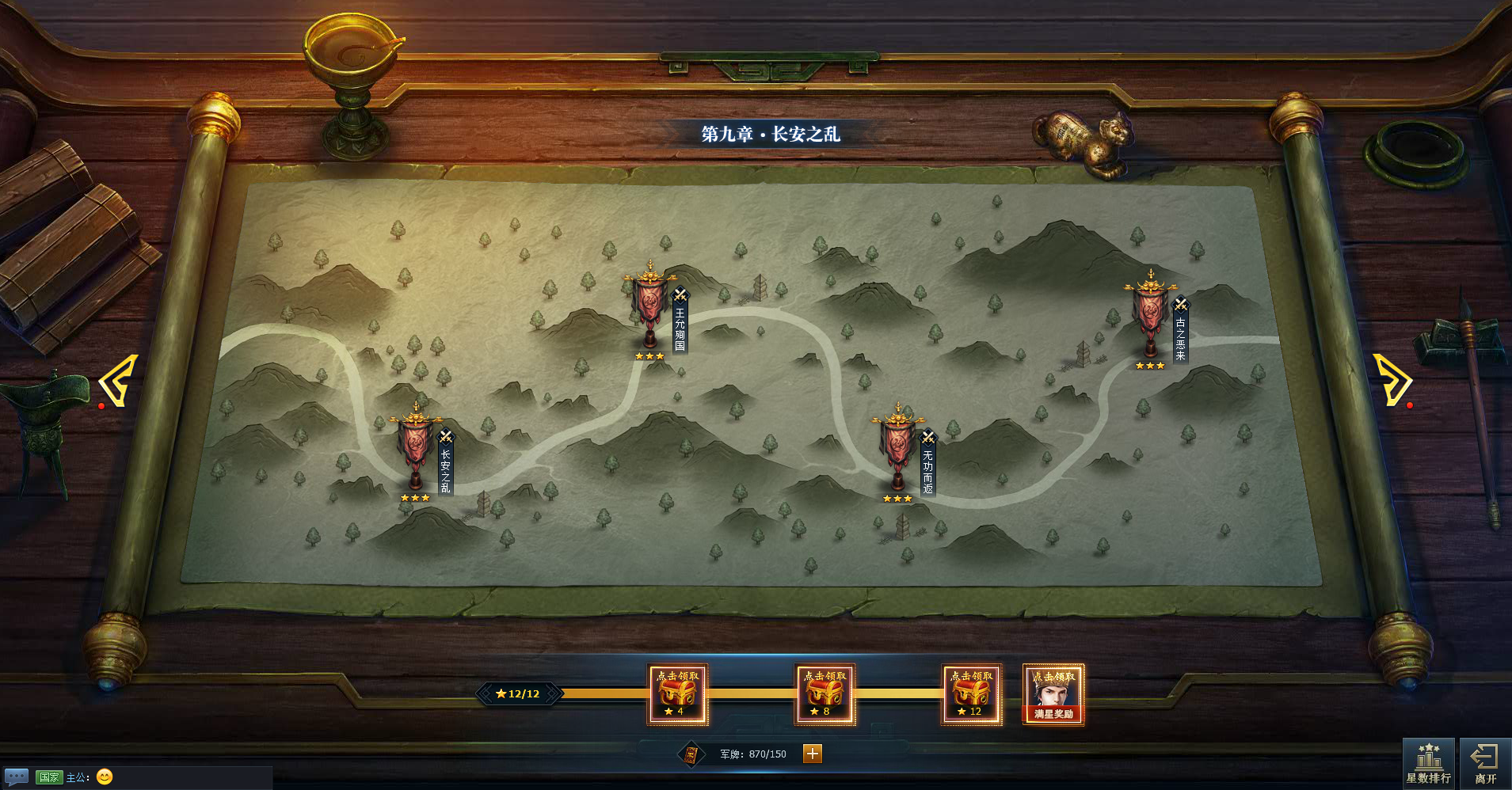Go to the next chapter with the right arrow
Viewport: 1512px width, 790px height.
[1392, 380]
